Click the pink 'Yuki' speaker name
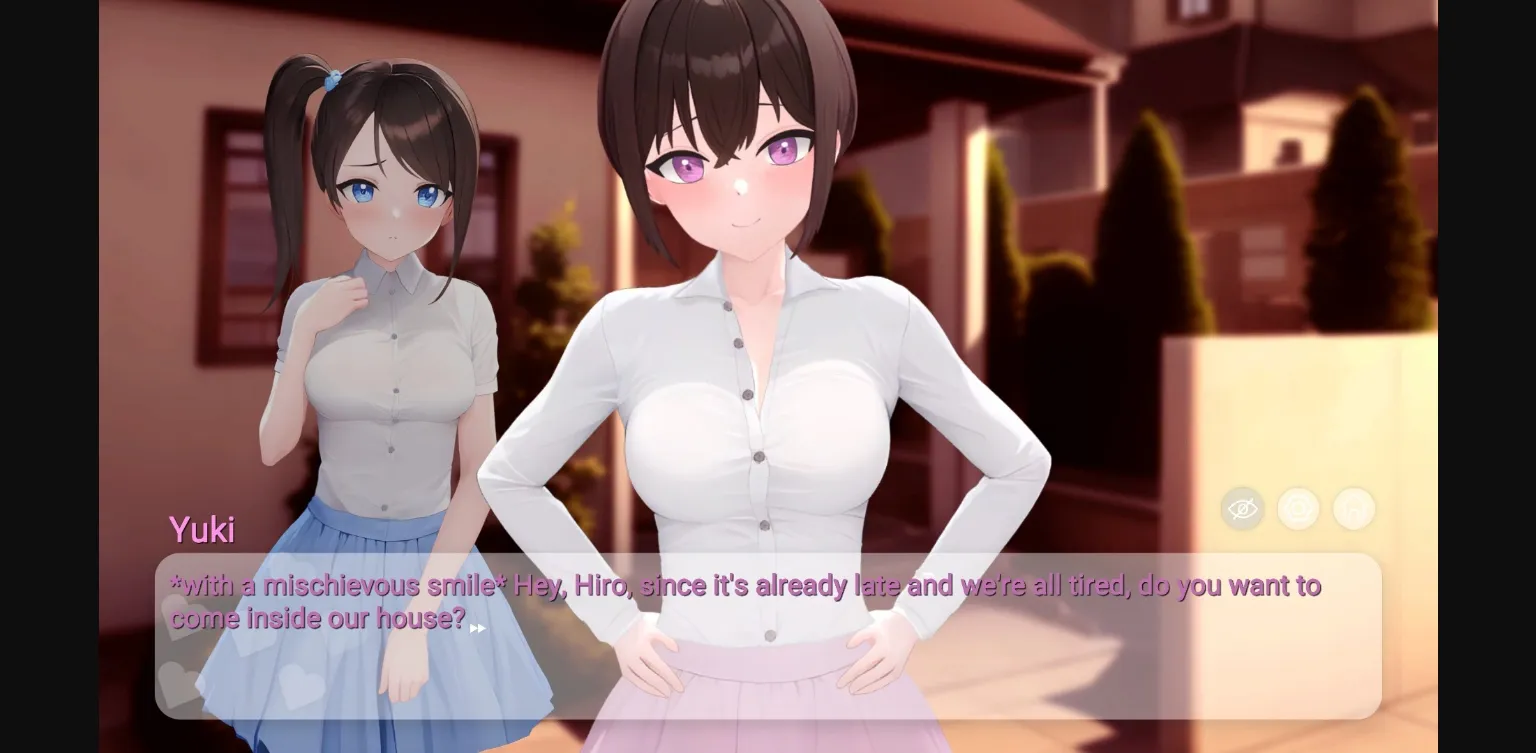 pyautogui.click(x=202, y=530)
